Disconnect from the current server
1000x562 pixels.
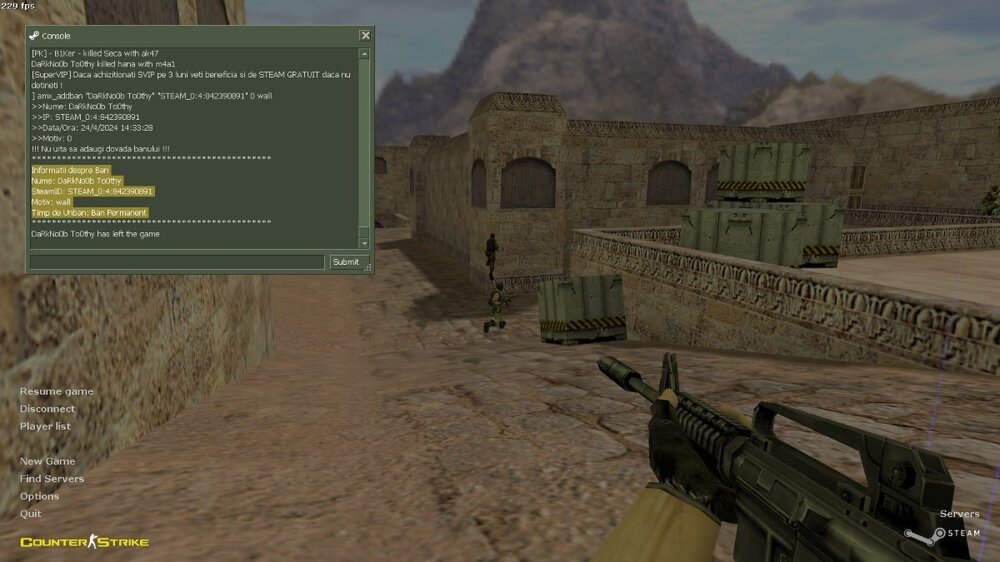[x=47, y=409]
